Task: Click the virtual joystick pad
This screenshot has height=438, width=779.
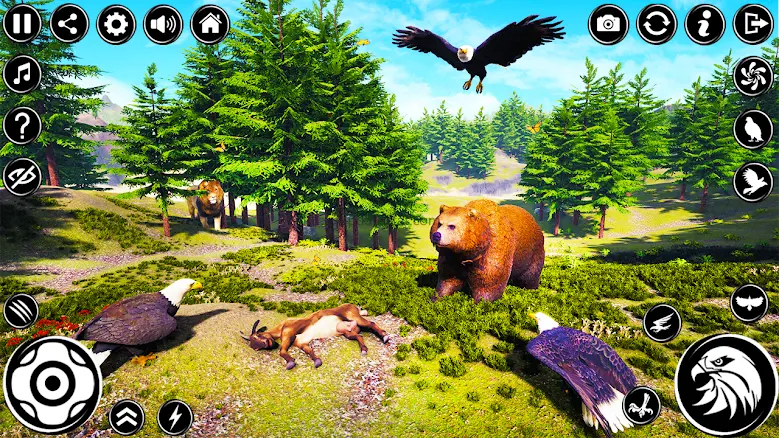Action: pyautogui.click(x=52, y=384)
